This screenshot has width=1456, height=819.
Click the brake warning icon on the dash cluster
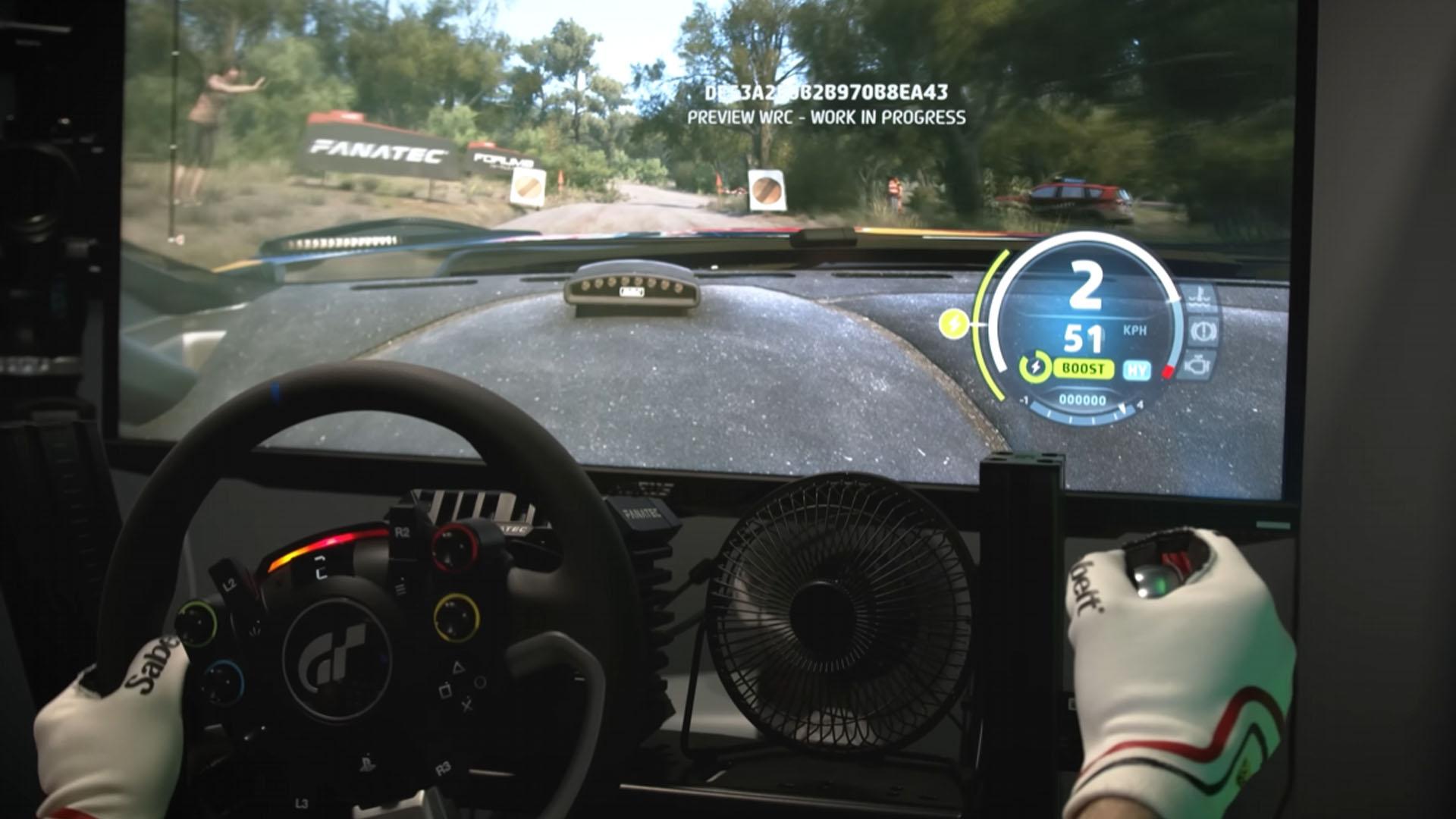pyautogui.click(x=1203, y=332)
